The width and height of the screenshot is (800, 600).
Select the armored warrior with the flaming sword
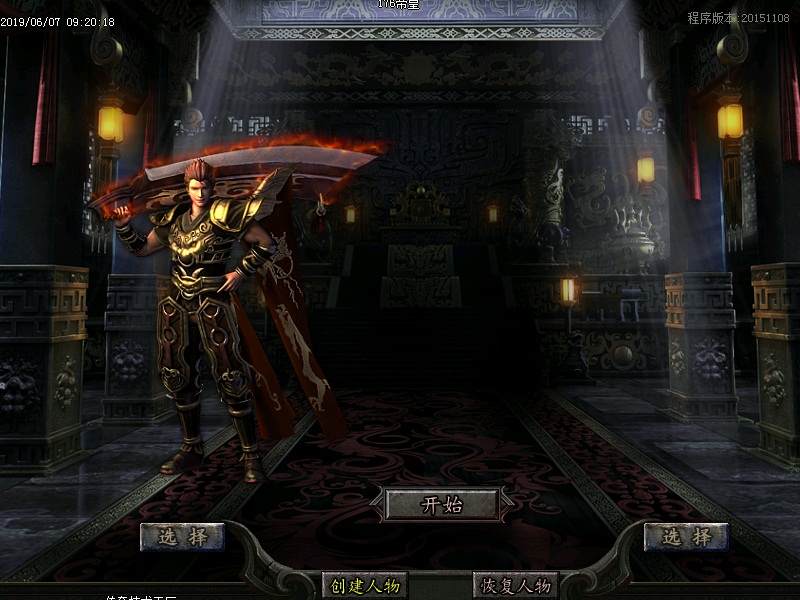point(210,310)
